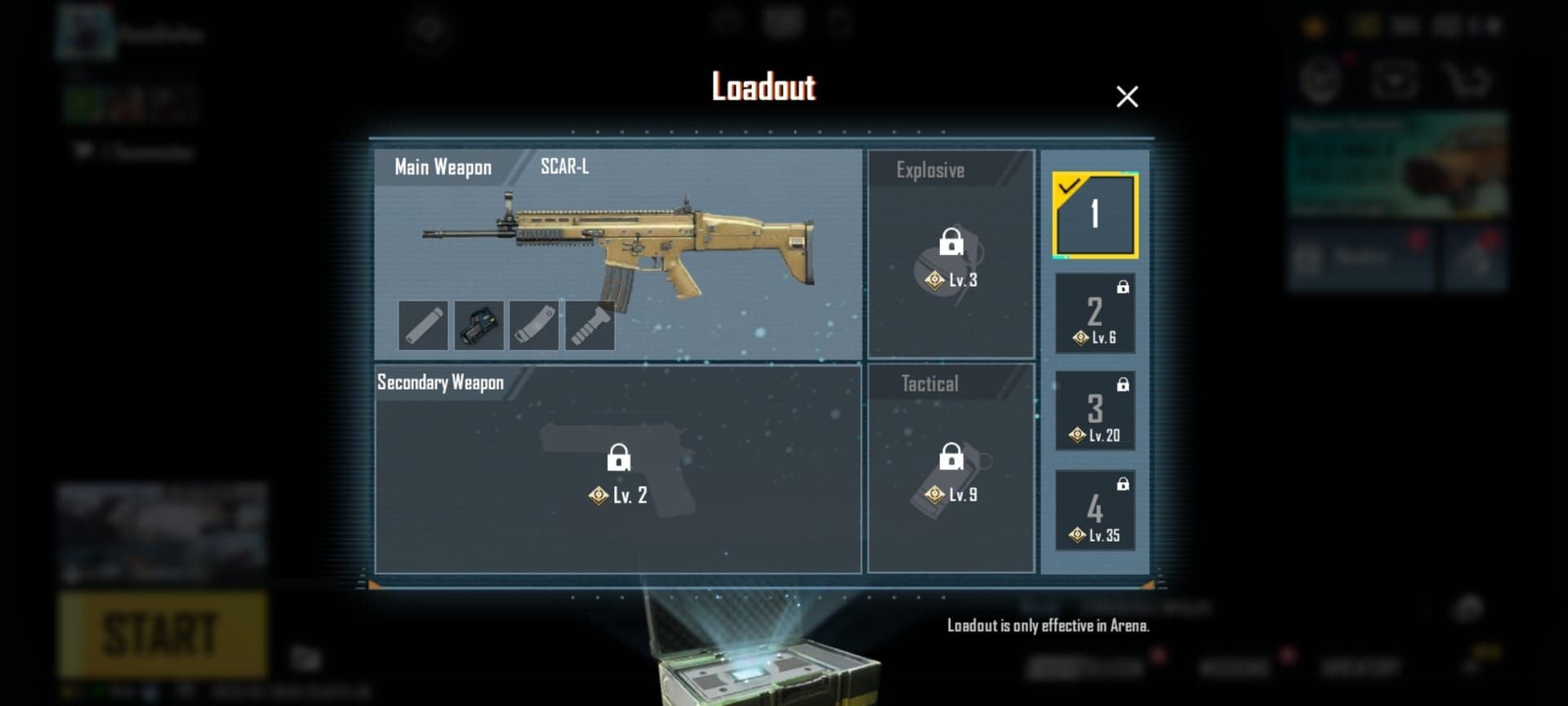Click the lock badge on loadout slot 2

(x=1125, y=286)
